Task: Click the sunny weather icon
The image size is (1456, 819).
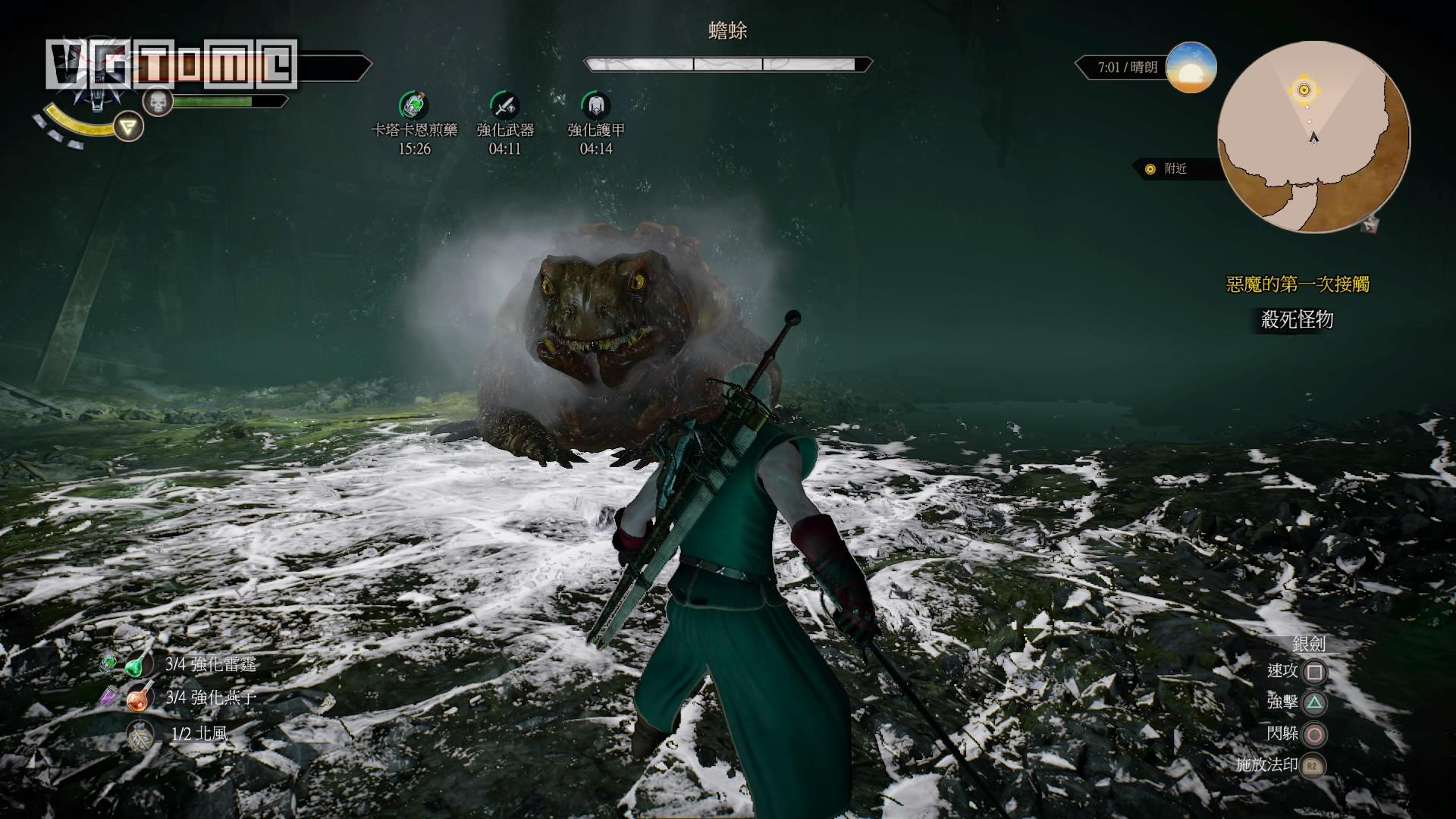Action: coord(1191,68)
